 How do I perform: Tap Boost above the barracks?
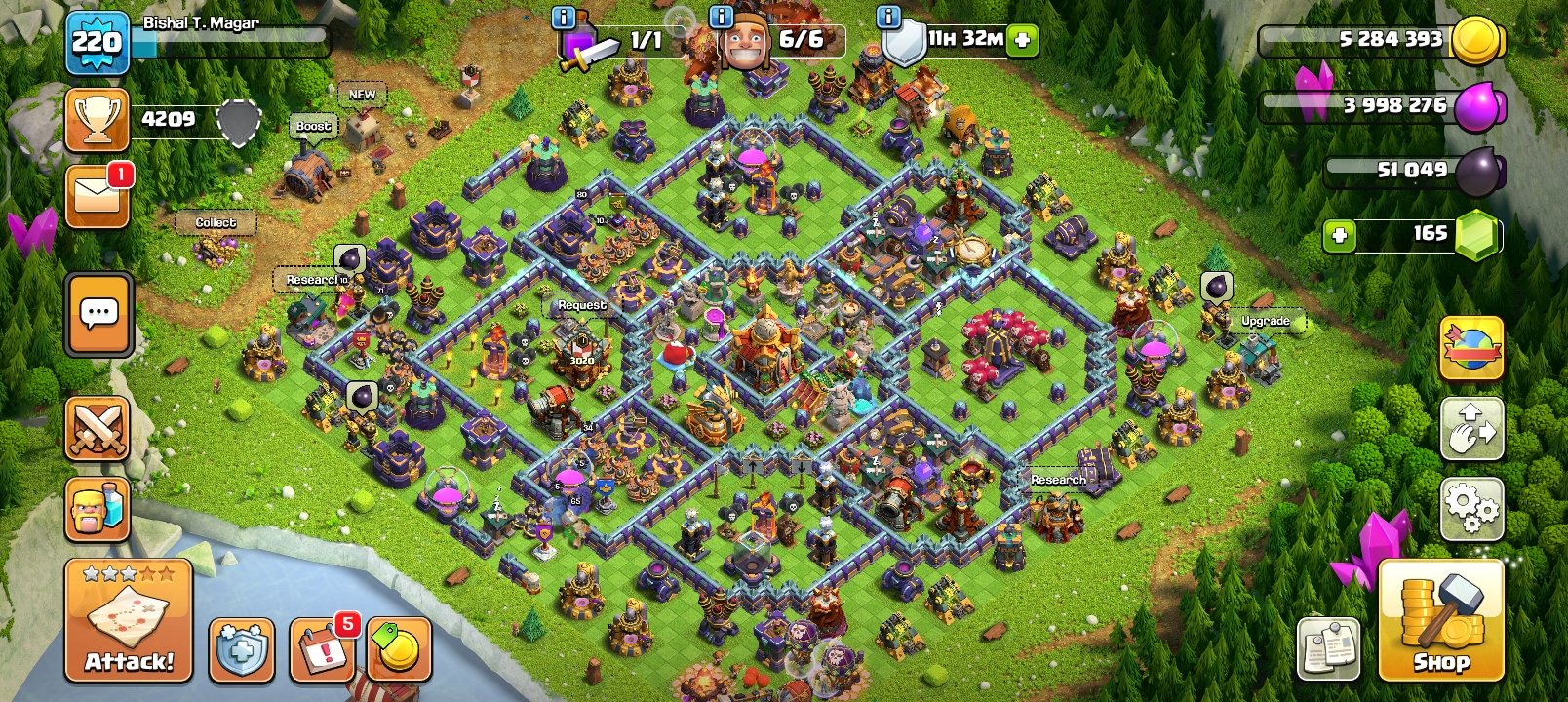[313, 127]
